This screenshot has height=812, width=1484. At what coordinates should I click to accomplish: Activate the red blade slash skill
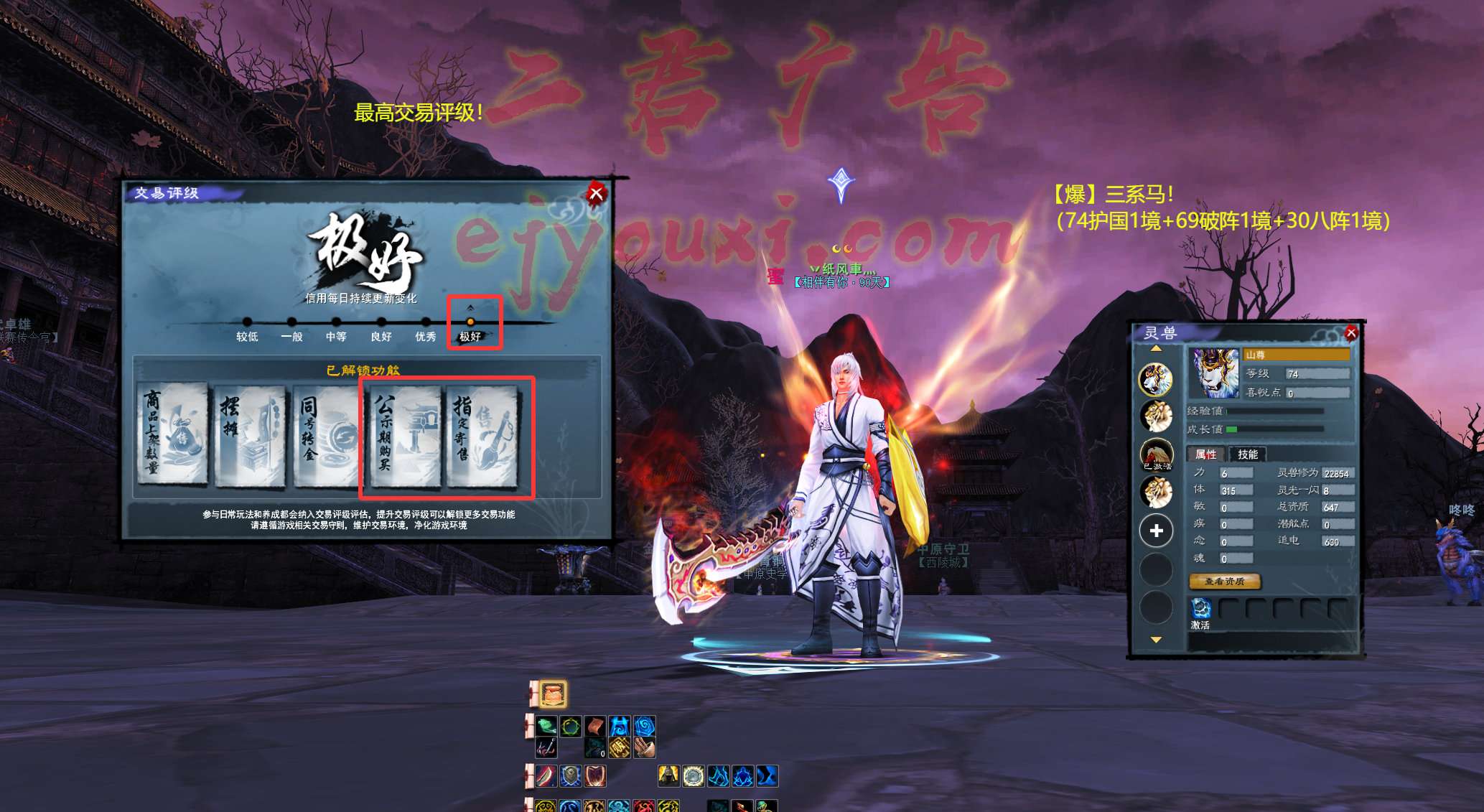(x=546, y=776)
